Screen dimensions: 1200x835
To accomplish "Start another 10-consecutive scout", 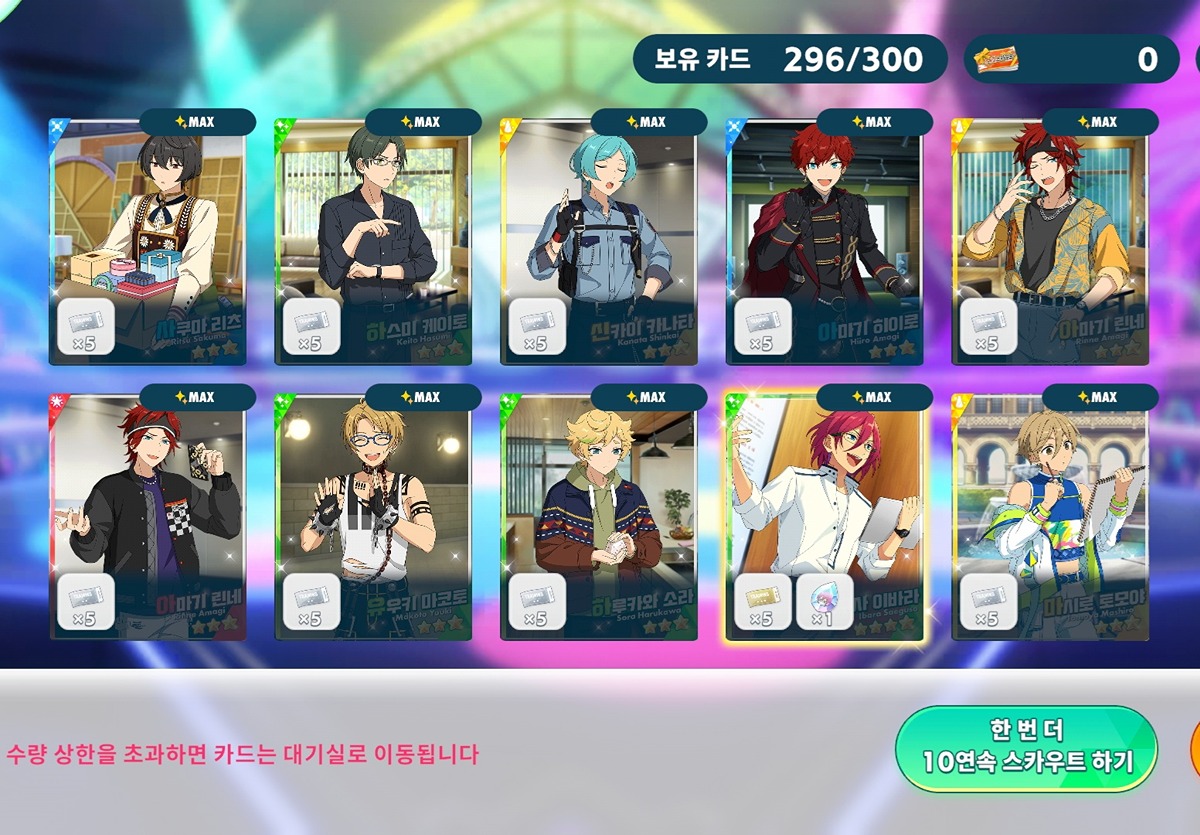I will [x=1026, y=748].
